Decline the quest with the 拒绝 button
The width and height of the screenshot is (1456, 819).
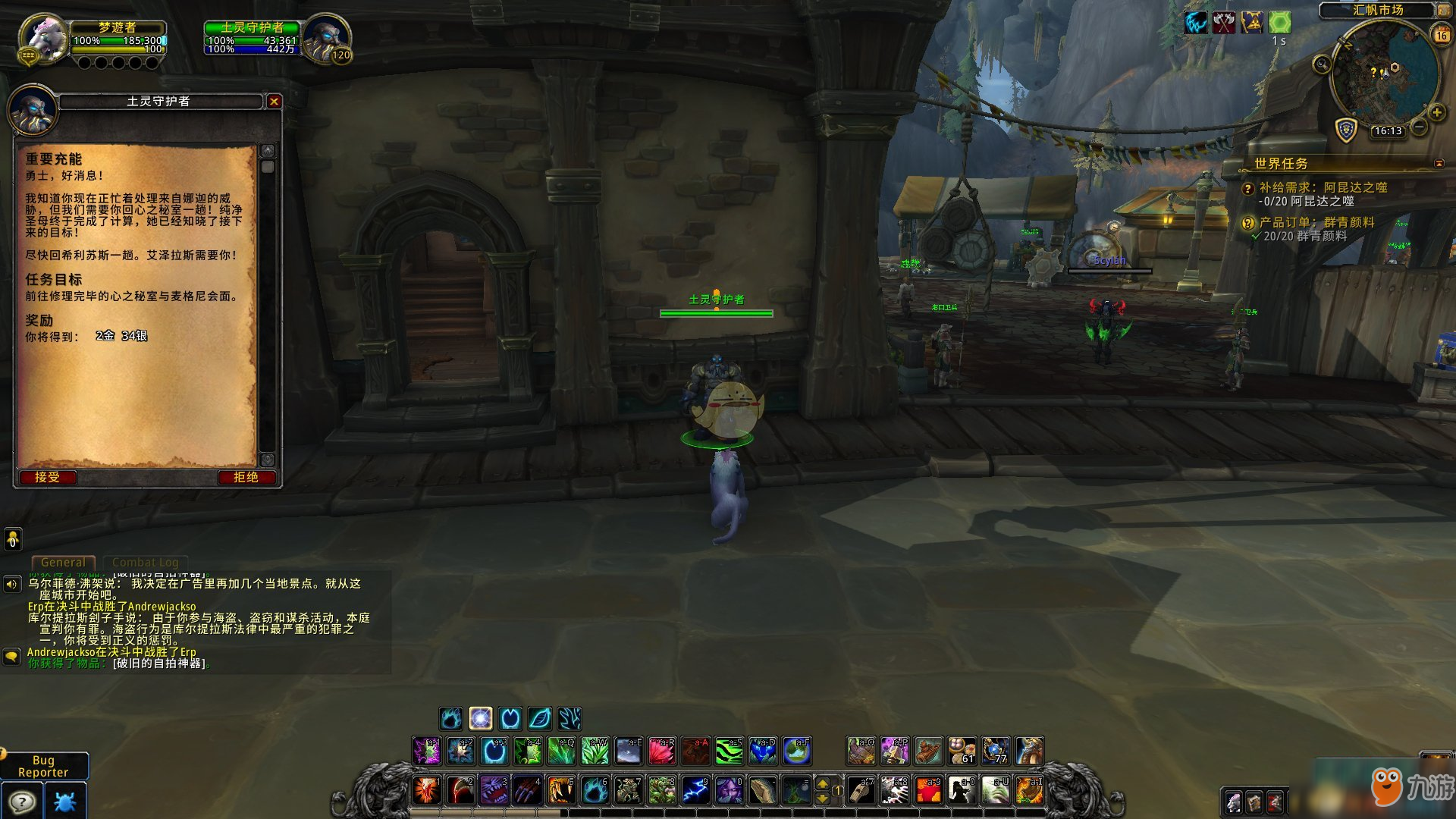(x=246, y=477)
